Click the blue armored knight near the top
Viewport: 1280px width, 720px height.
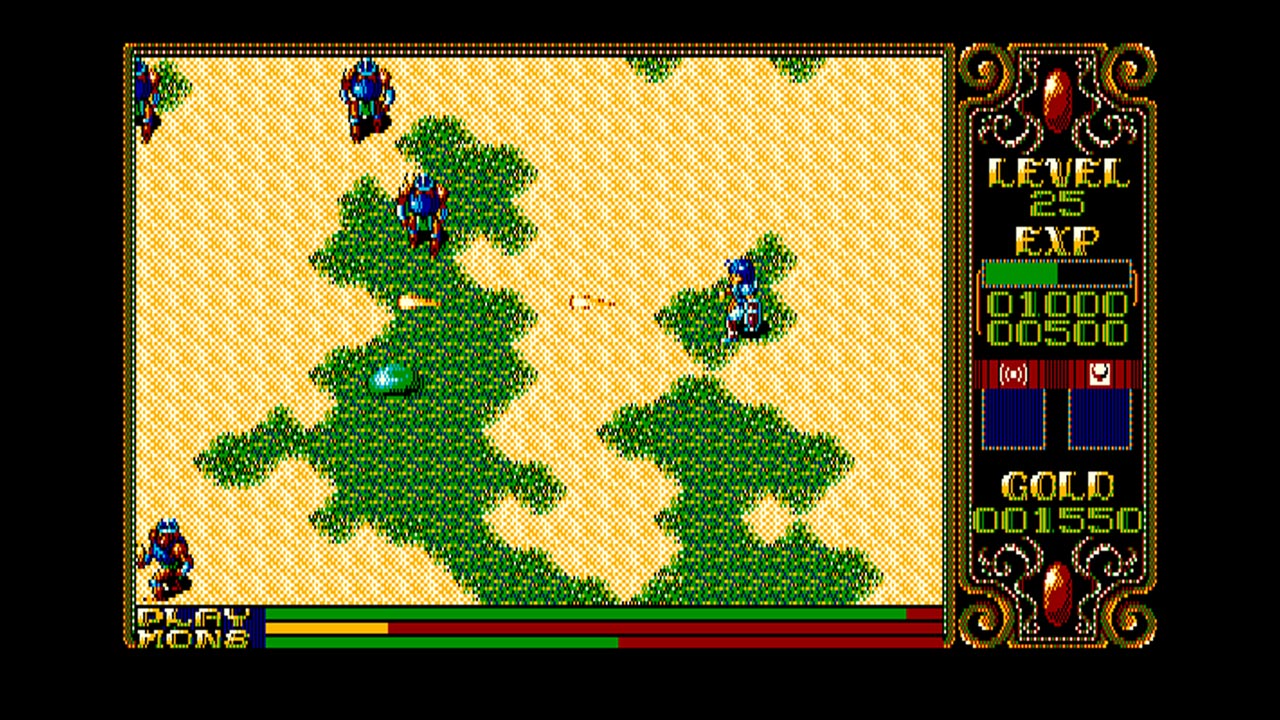pos(364,100)
